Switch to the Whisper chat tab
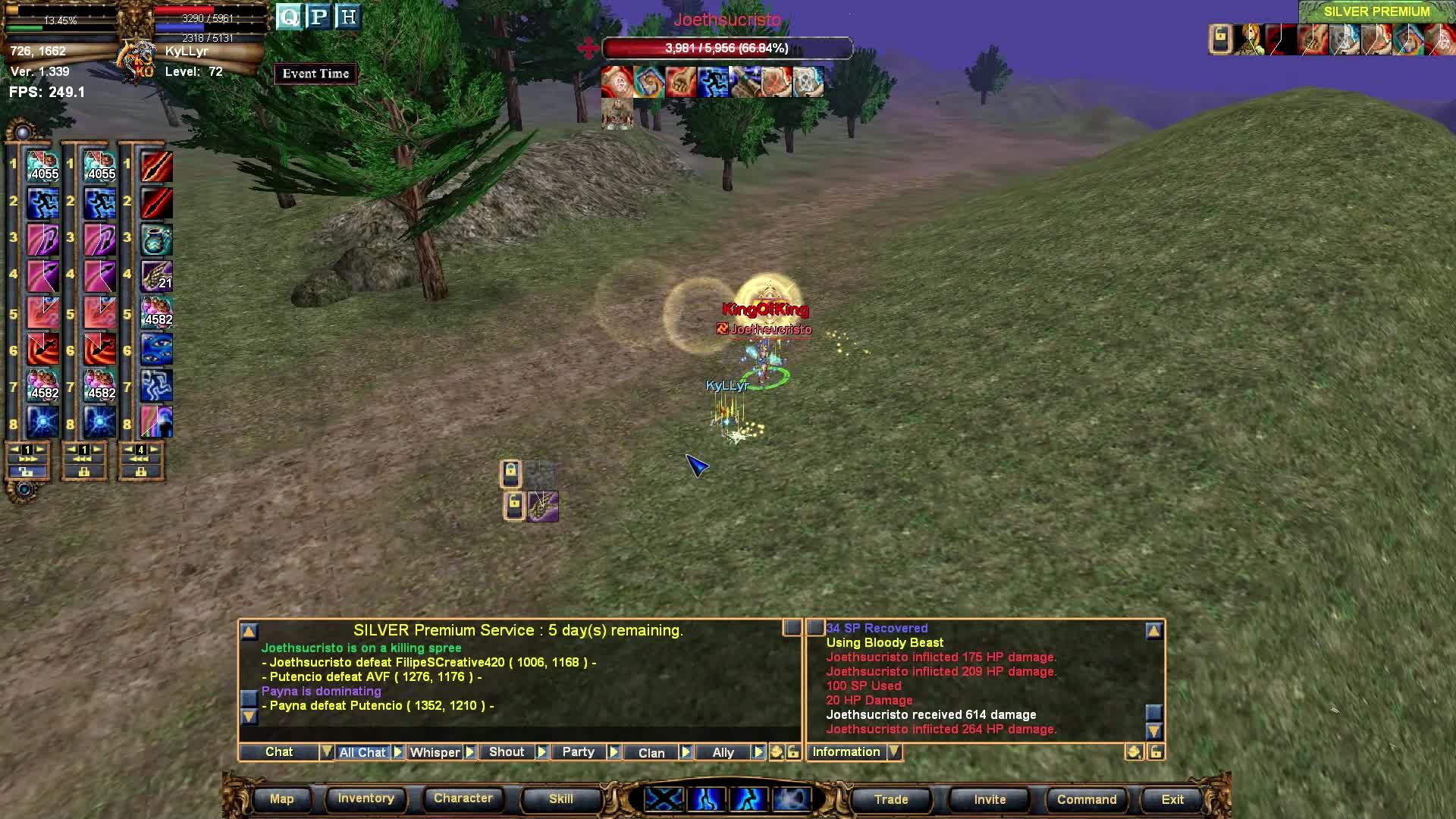This screenshot has height=819, width=1456. 435,752
